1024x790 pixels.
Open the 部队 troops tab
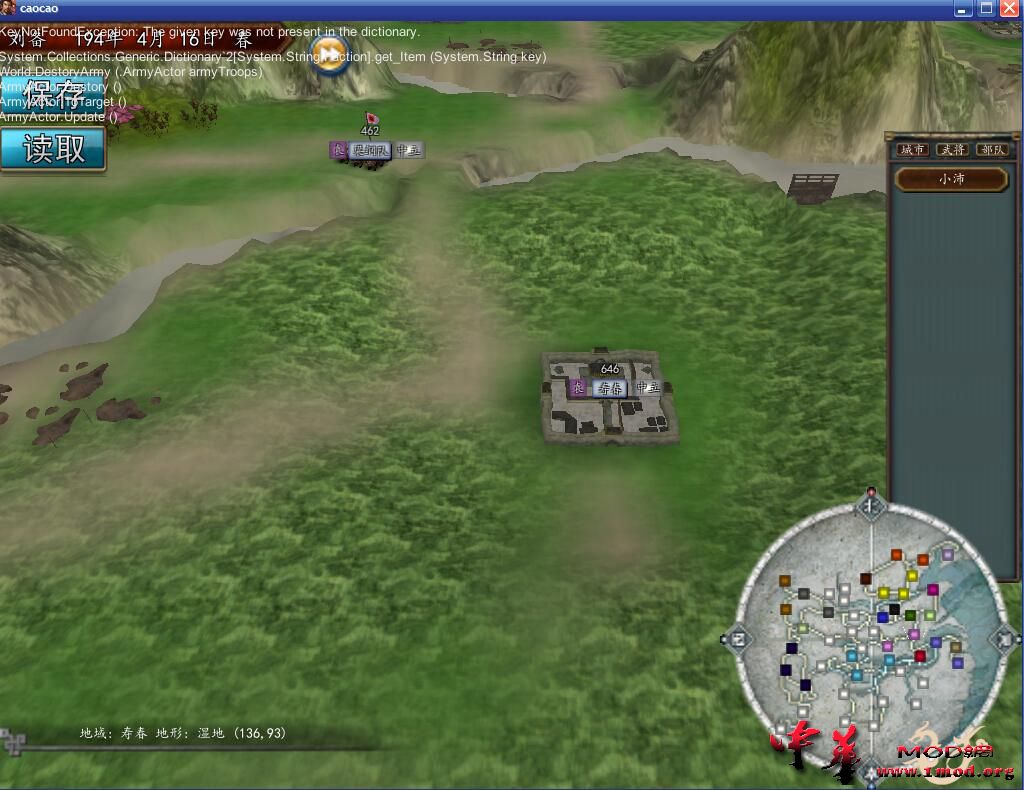tap(993, 150)
